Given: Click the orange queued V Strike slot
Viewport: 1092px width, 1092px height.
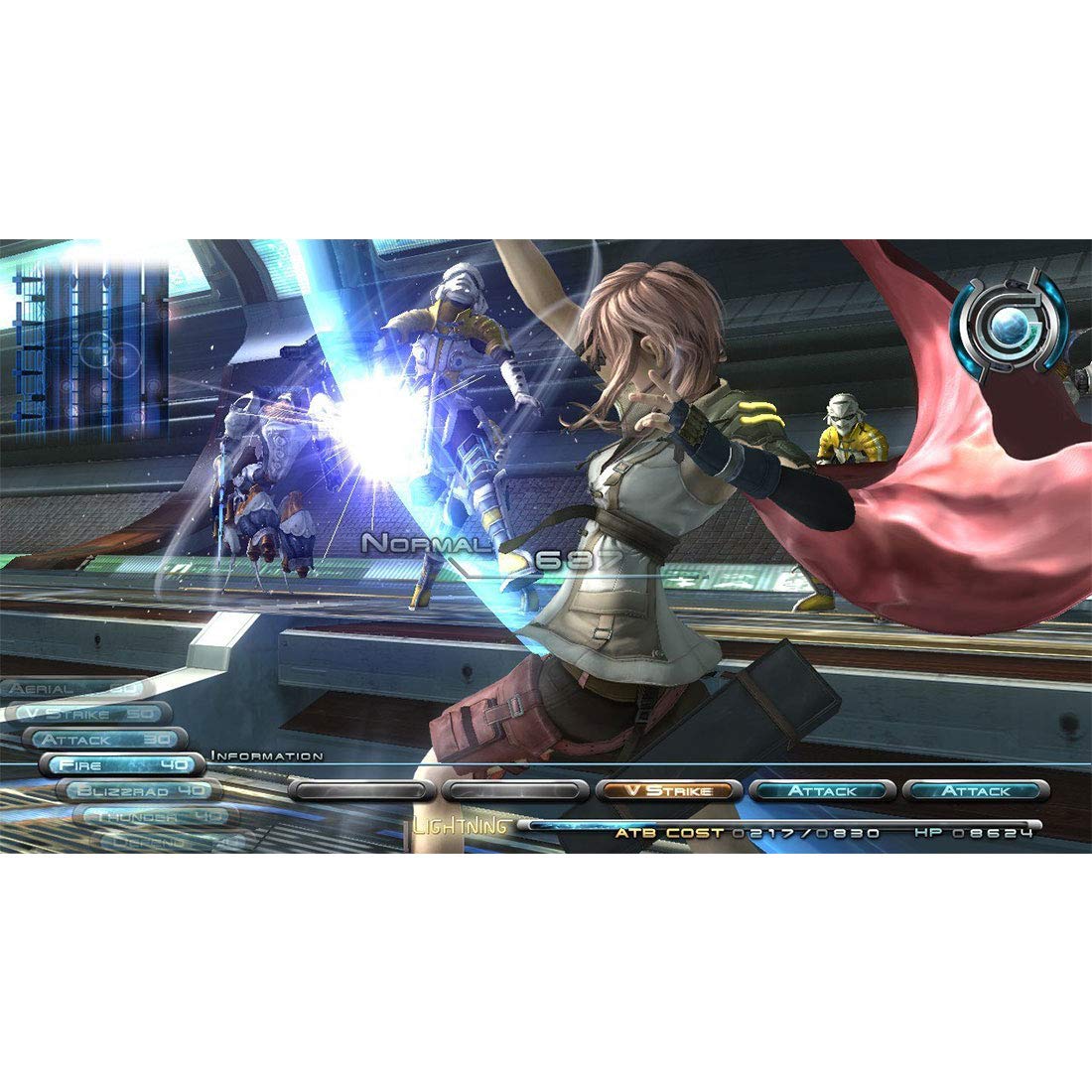Looking at the screenshot, I should coord(669,791).
